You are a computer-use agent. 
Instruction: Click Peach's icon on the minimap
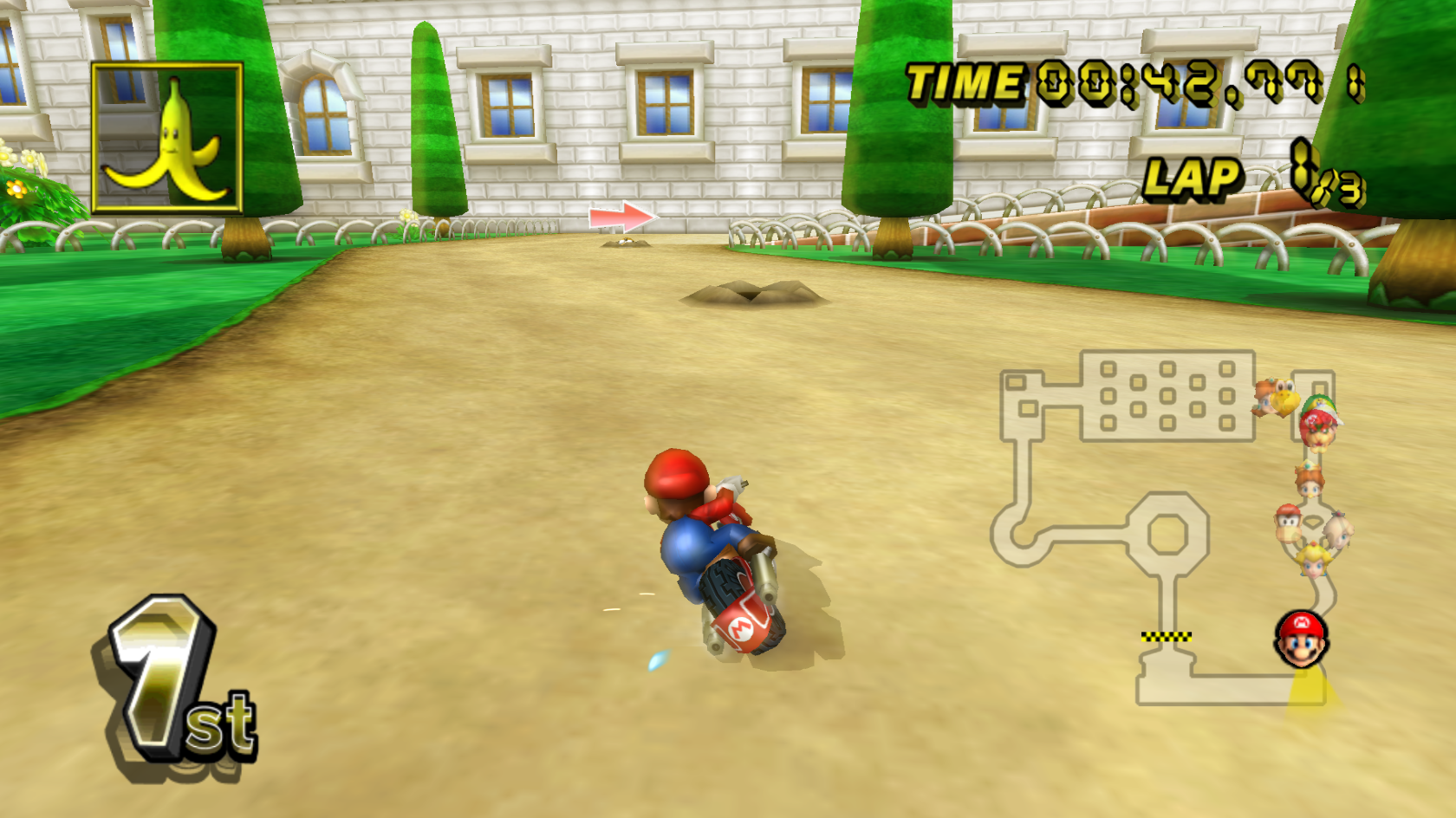click(1315, 562)
